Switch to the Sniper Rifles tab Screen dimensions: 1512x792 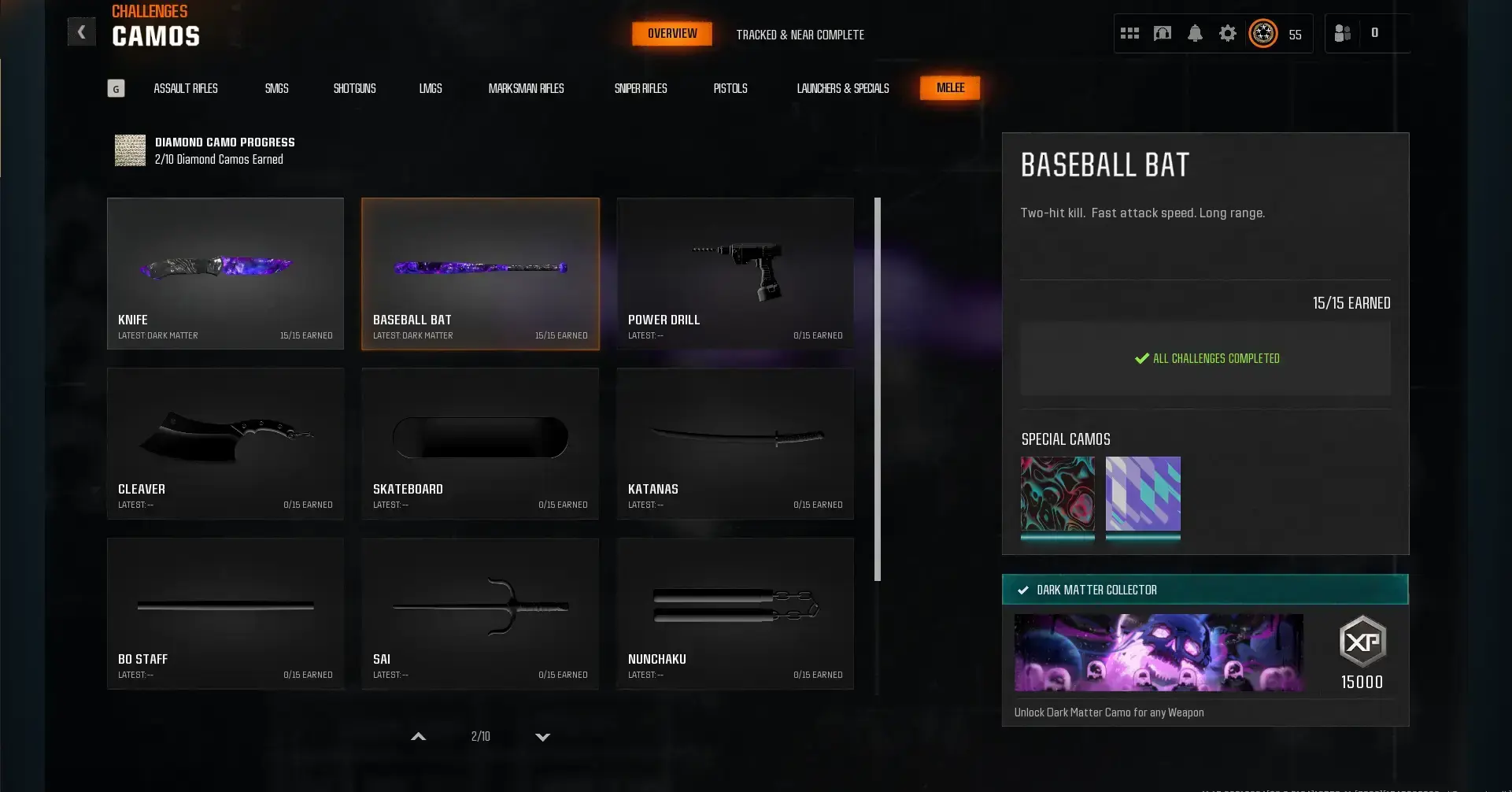pyautogui.click(x=641, y=88)
